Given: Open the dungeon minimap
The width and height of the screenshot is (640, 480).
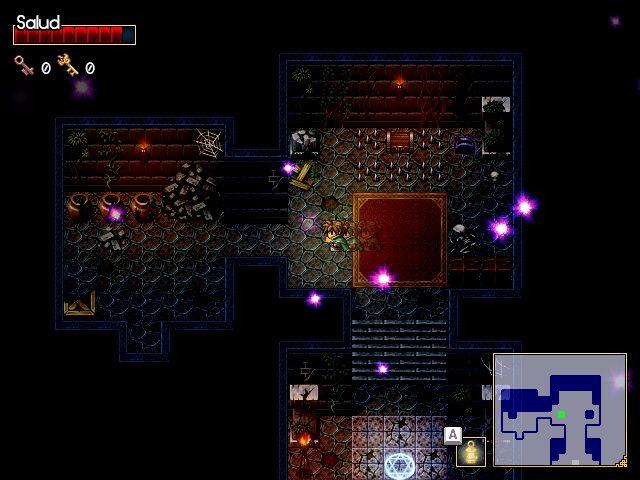Looking at the screenshot, I should point(559,410).
